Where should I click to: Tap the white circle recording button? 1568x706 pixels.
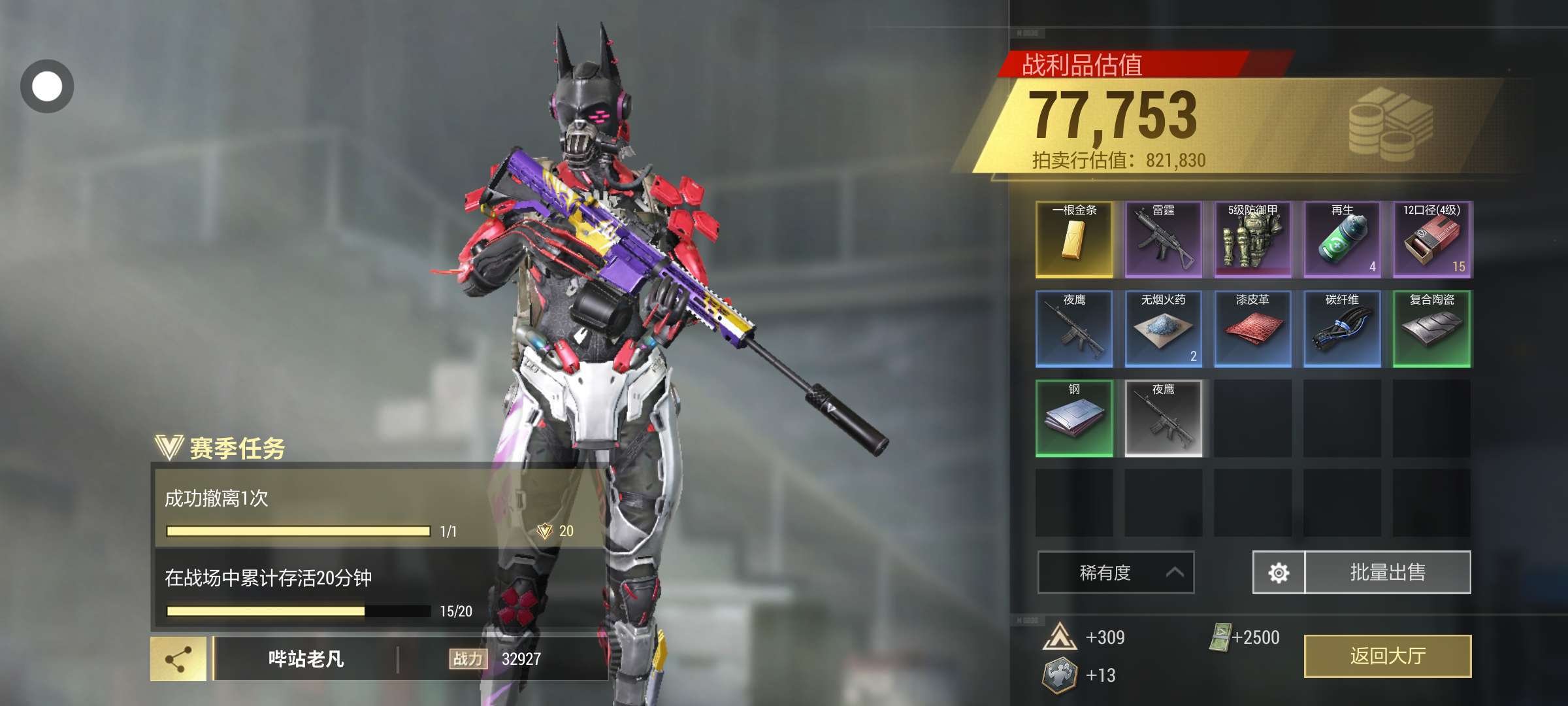coord(47,86)
